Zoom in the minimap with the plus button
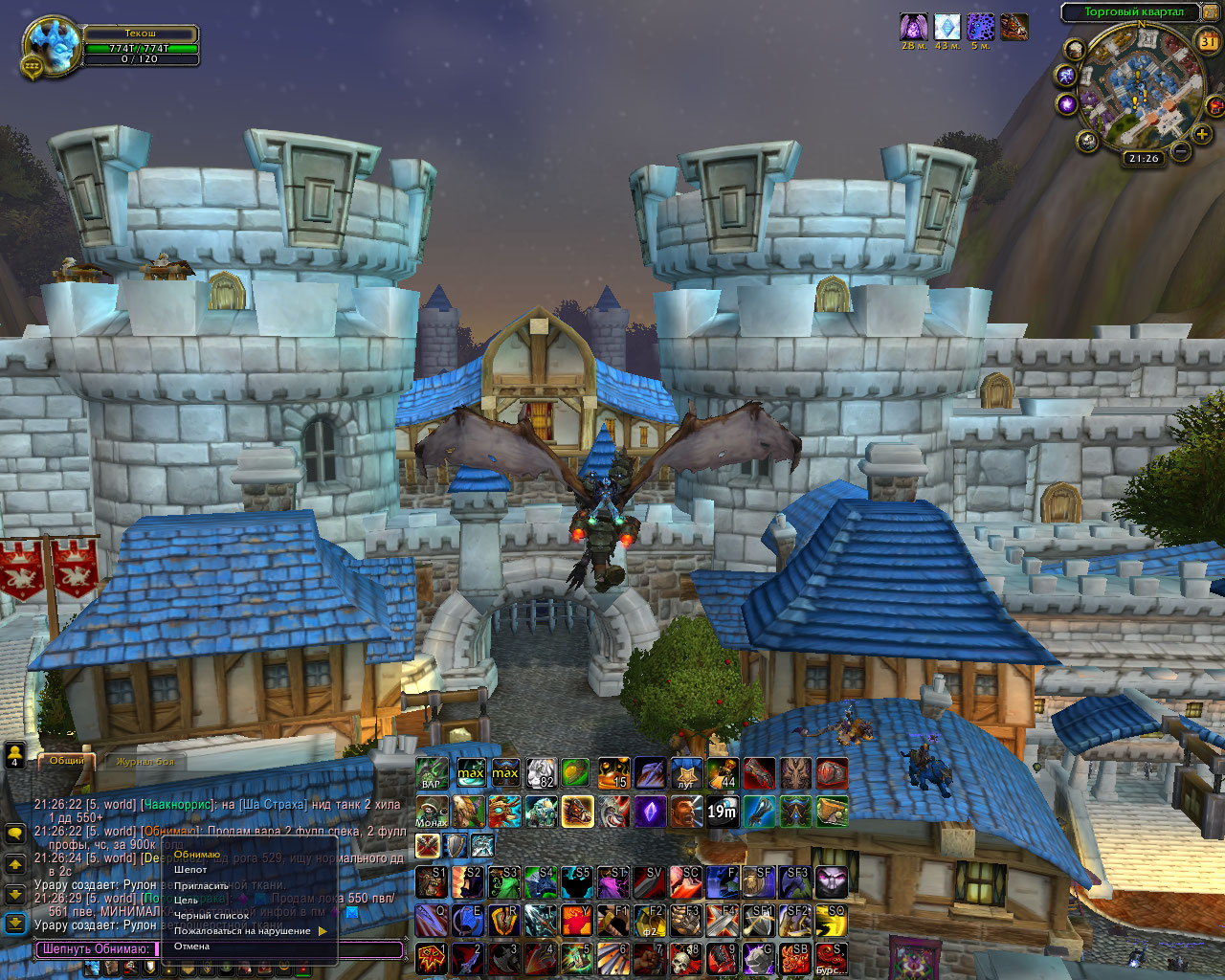Viewport: 1225px width, 980px height. click(1202, 134)
